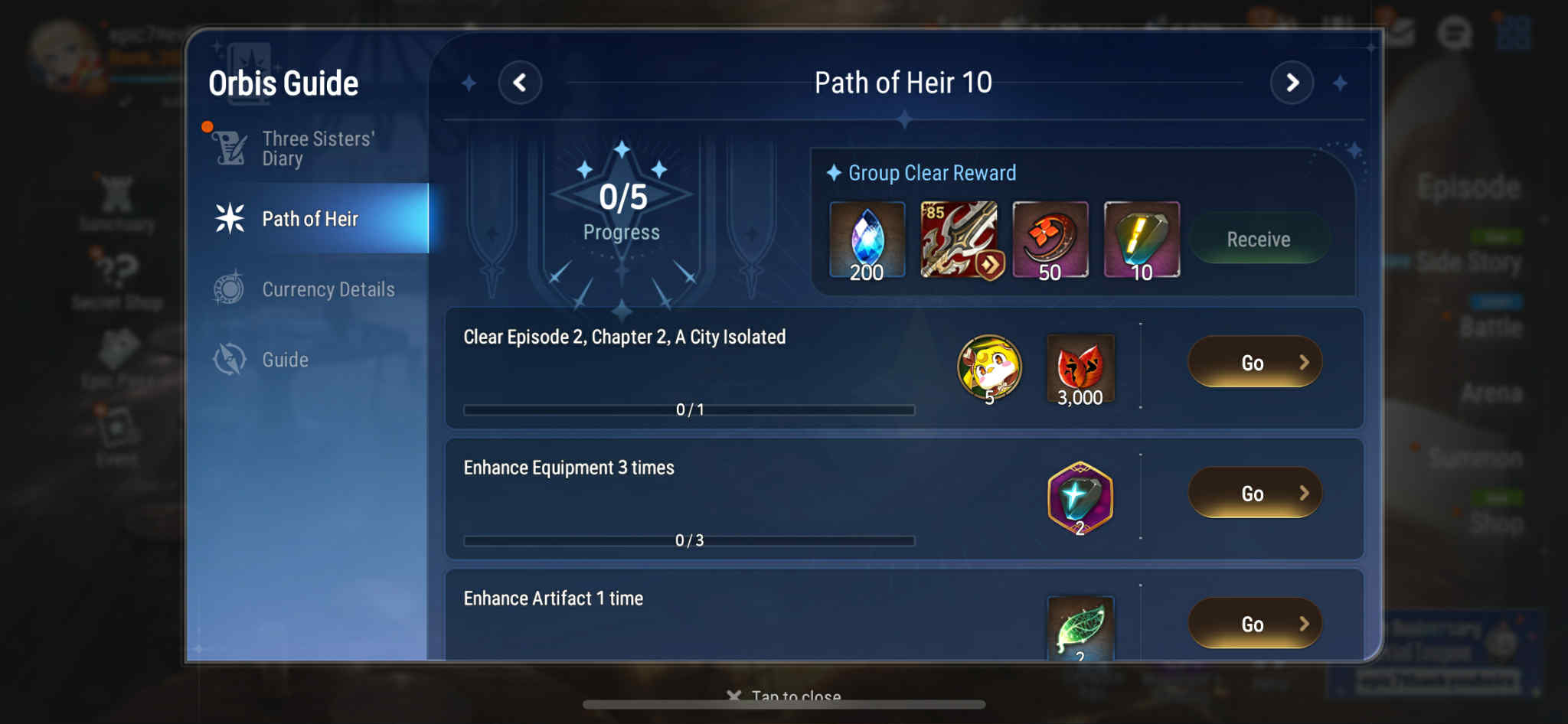Image resolution: width=1568 pixels, height=724 pixels.
Task: Inspect the level 85 weapon reward
Action: point(959,240)
